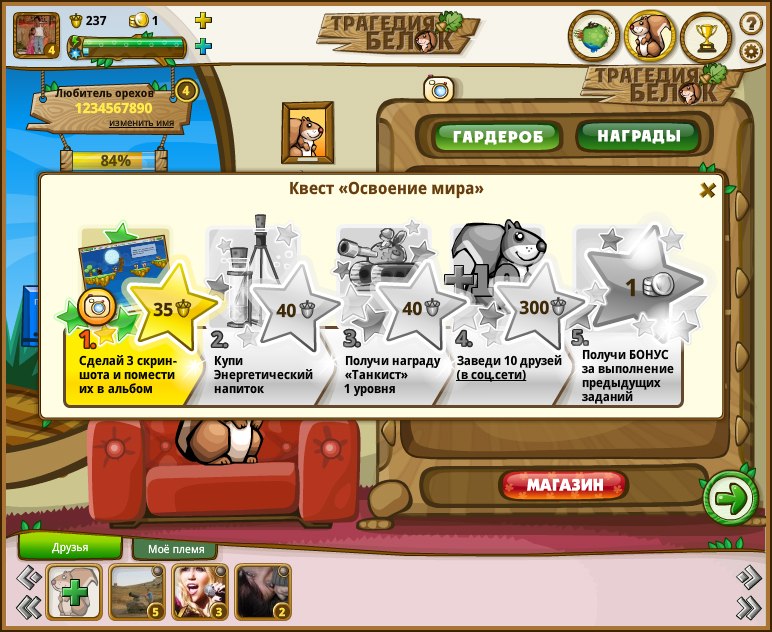Open the help question mark button
This screenshot has width=772, height=632.
point(750,23)
